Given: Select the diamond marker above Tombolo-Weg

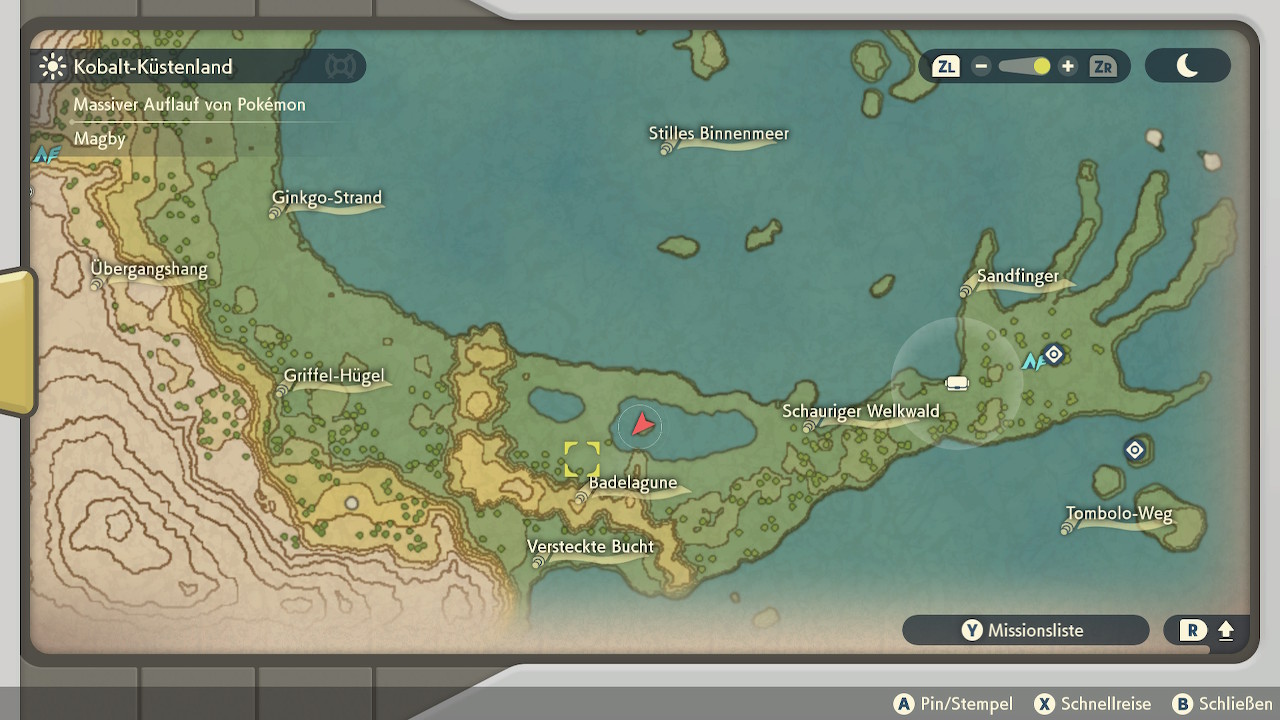Looking at the screenshot, I should [1134, 450].
